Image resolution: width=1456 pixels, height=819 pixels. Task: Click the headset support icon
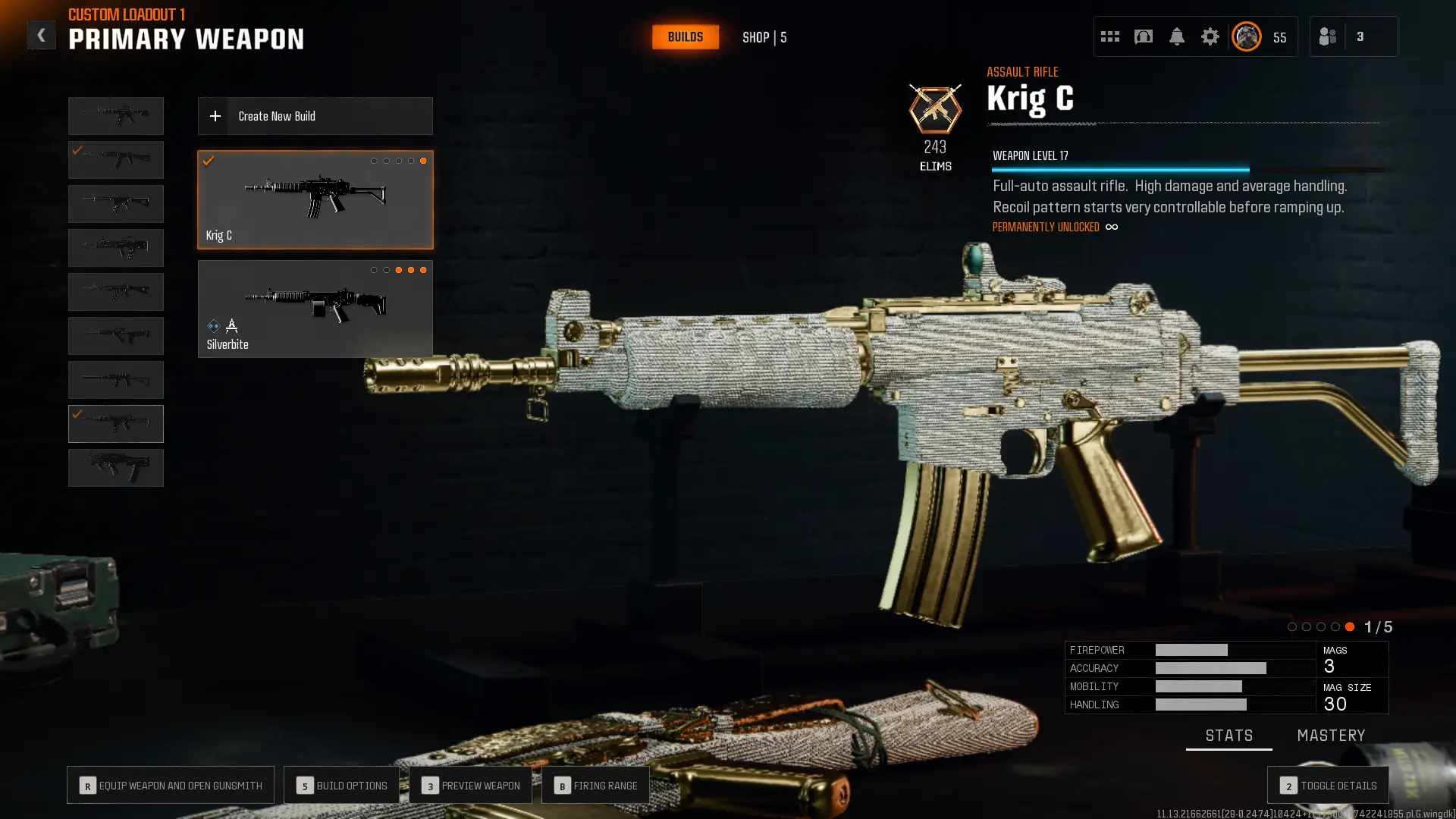point(1143,36)
